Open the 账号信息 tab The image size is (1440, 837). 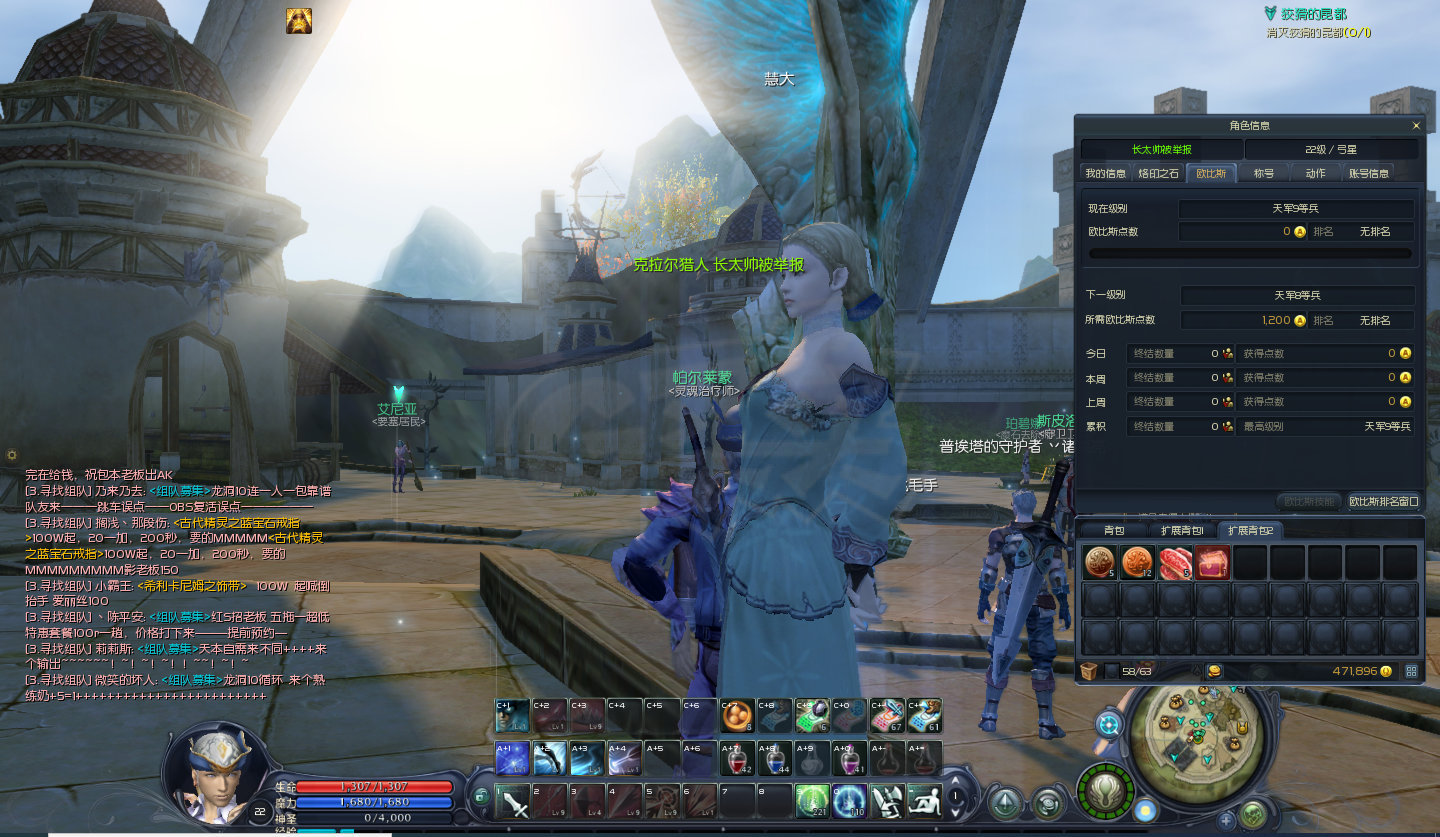(1369, 173)
